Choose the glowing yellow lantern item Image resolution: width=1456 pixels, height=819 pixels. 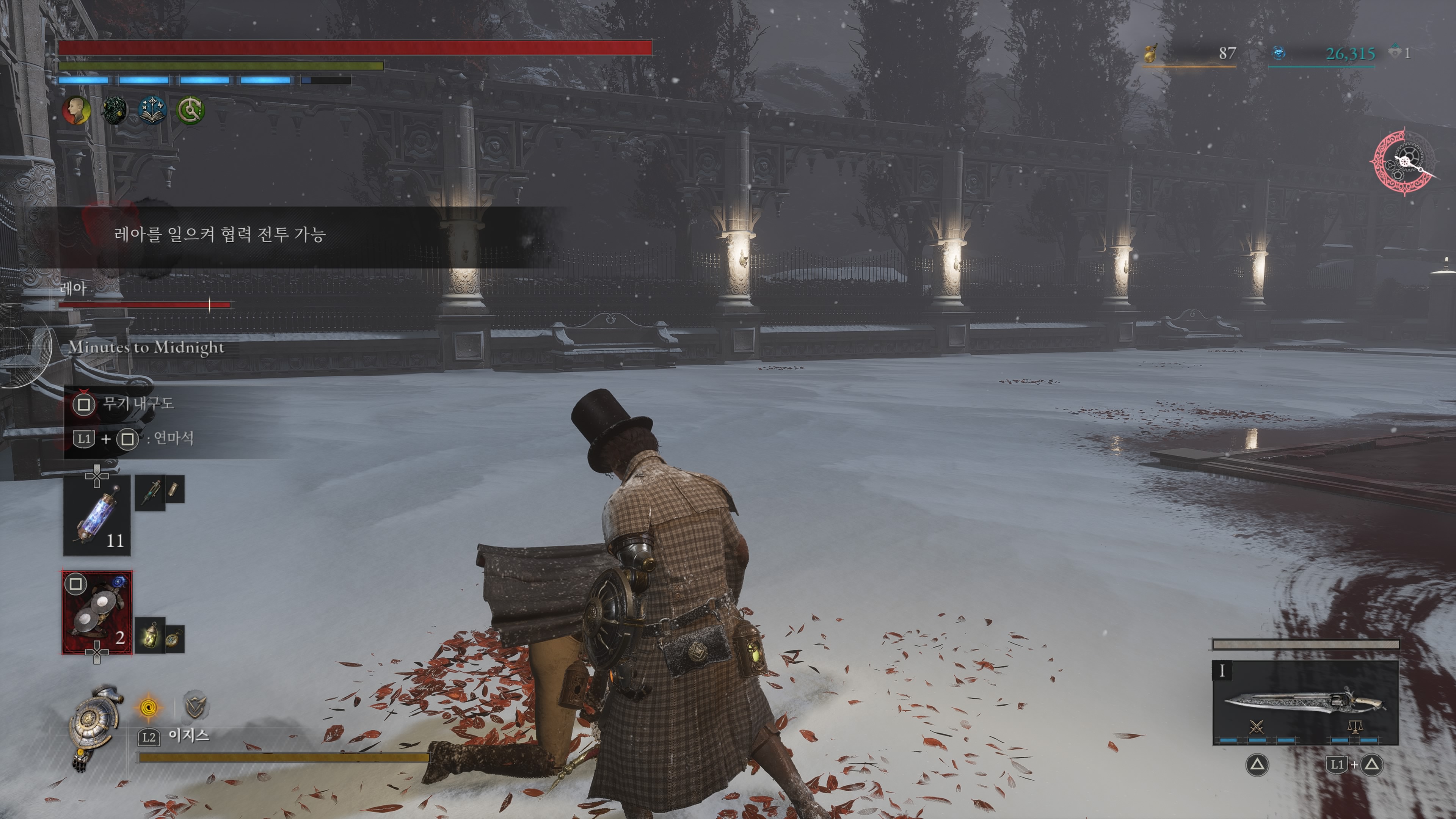(x=151, y=636)
